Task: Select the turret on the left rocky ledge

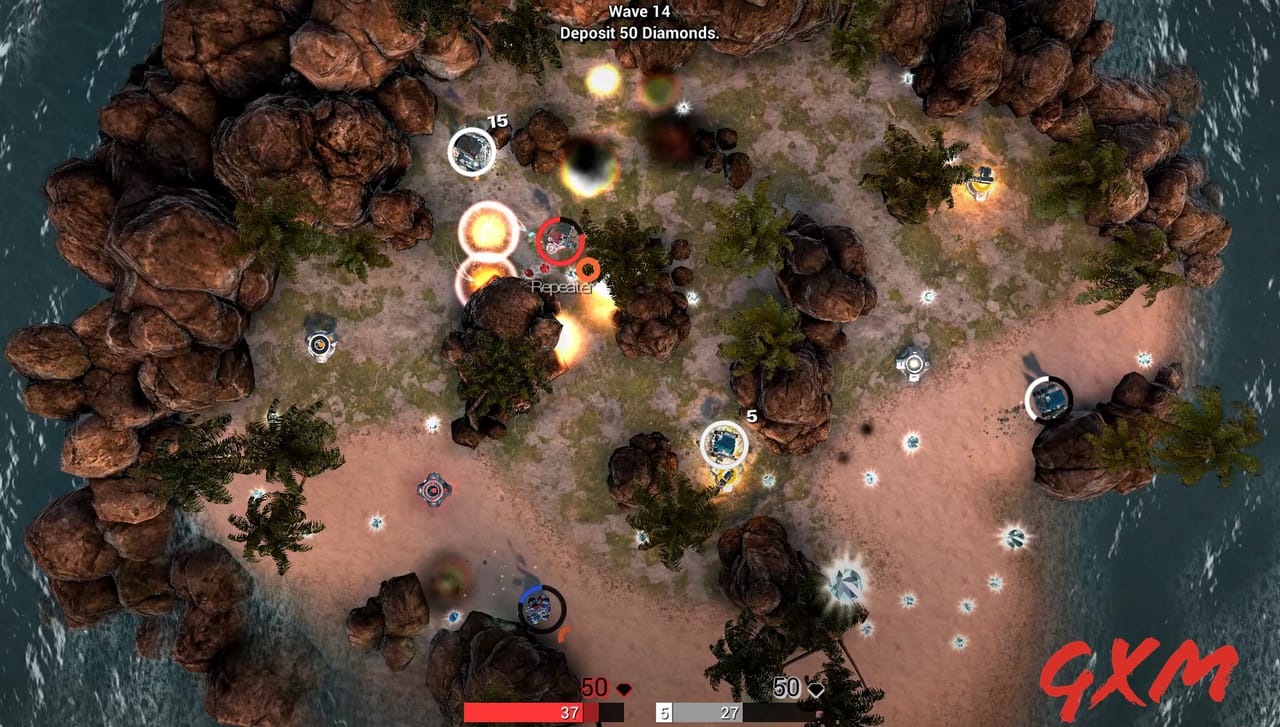Action: point(318,344)
